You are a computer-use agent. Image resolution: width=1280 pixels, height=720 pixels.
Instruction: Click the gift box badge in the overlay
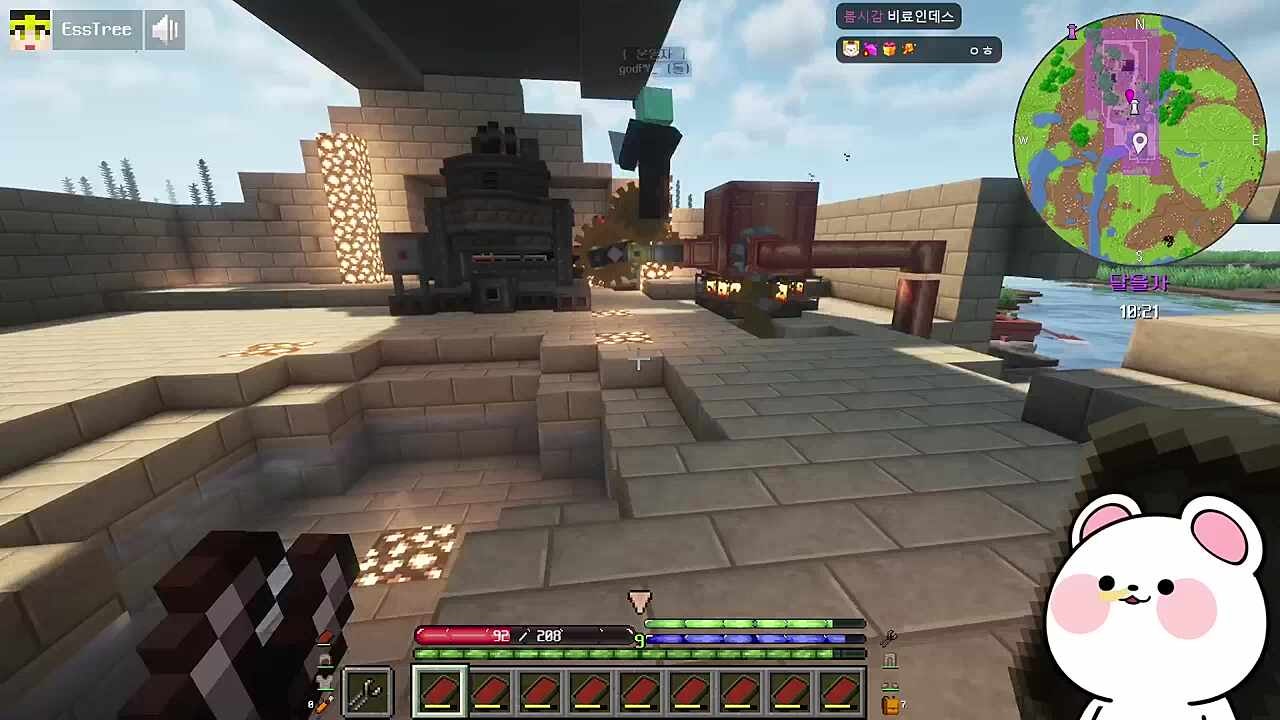coord(889,49)
